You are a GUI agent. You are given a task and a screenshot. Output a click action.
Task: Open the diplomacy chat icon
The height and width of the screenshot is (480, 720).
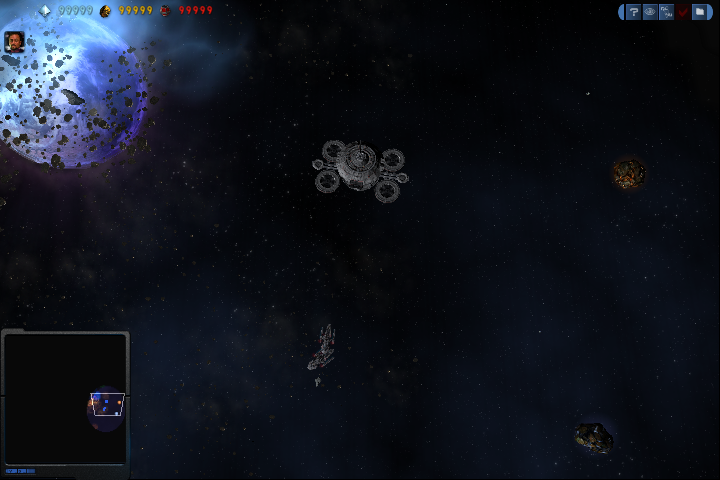click(667, 12)
